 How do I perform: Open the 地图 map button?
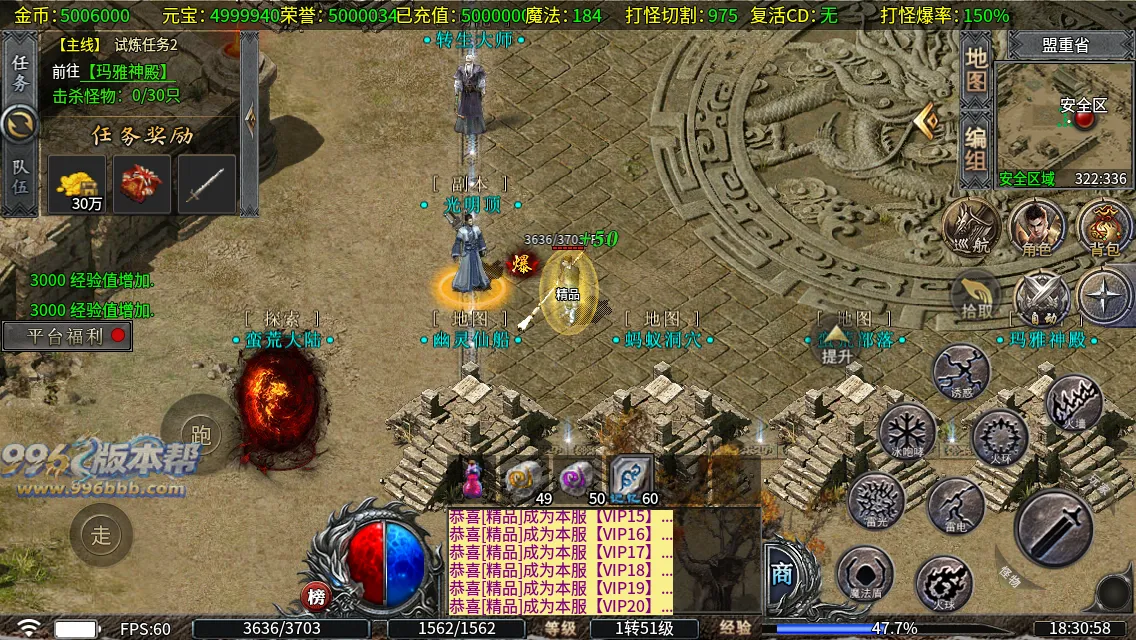coord(976,68)
